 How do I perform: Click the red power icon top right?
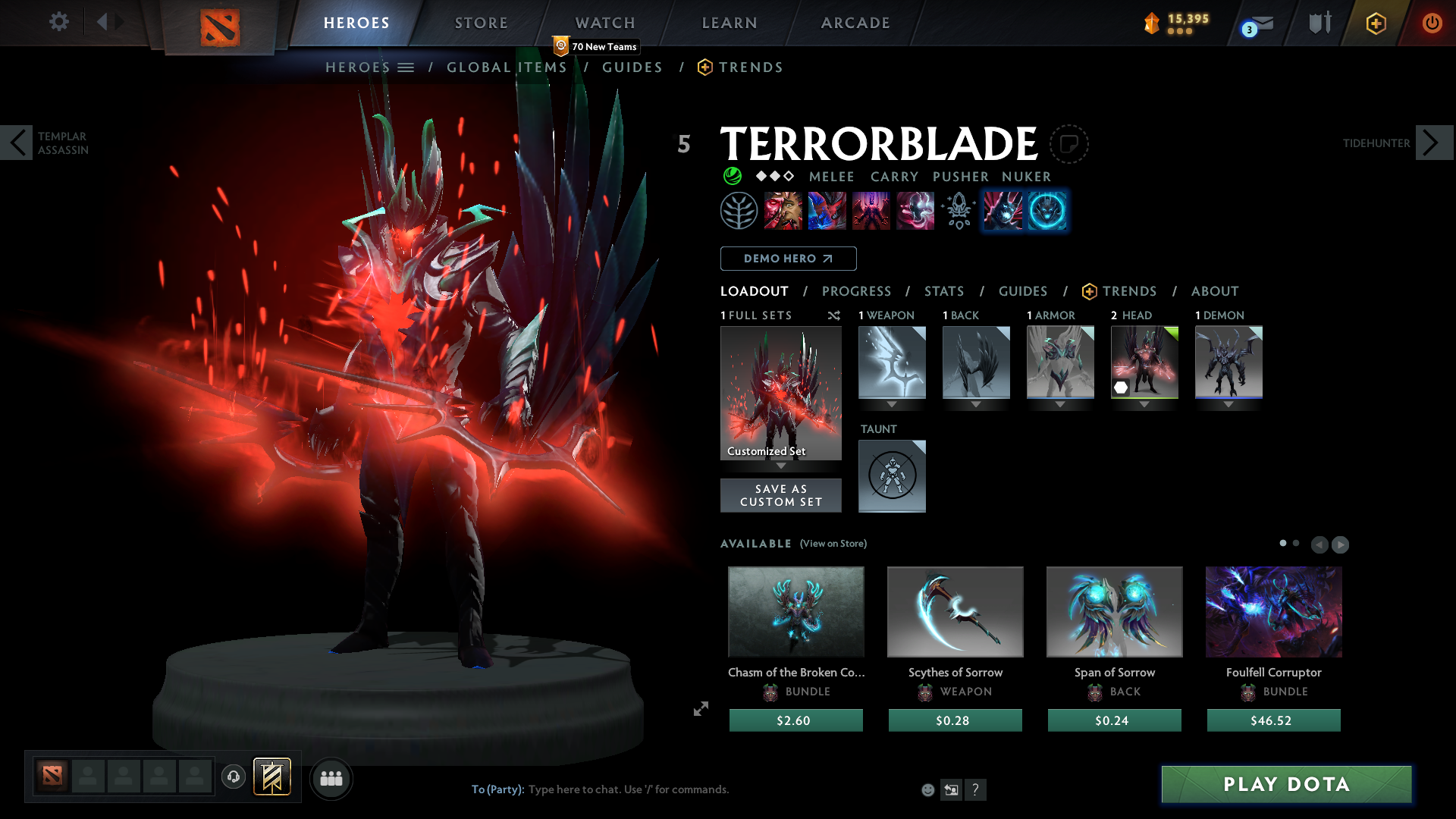1432,22
